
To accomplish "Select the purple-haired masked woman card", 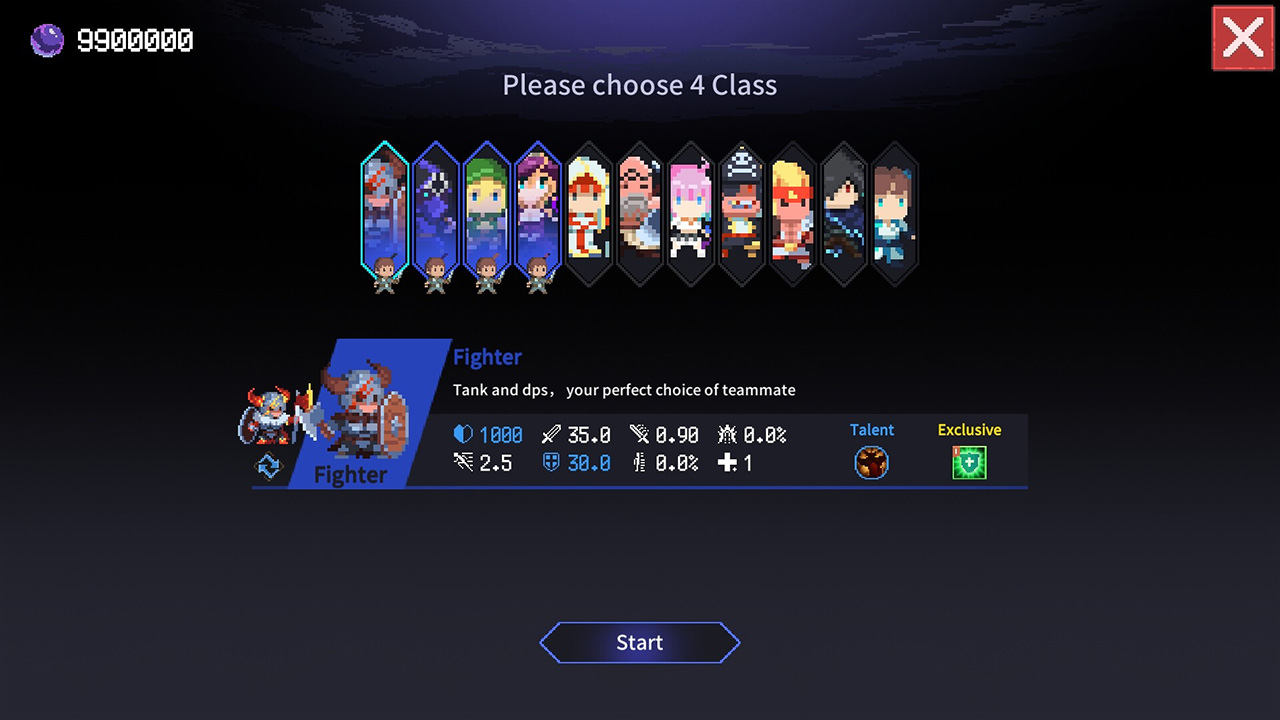I will 538,210.
